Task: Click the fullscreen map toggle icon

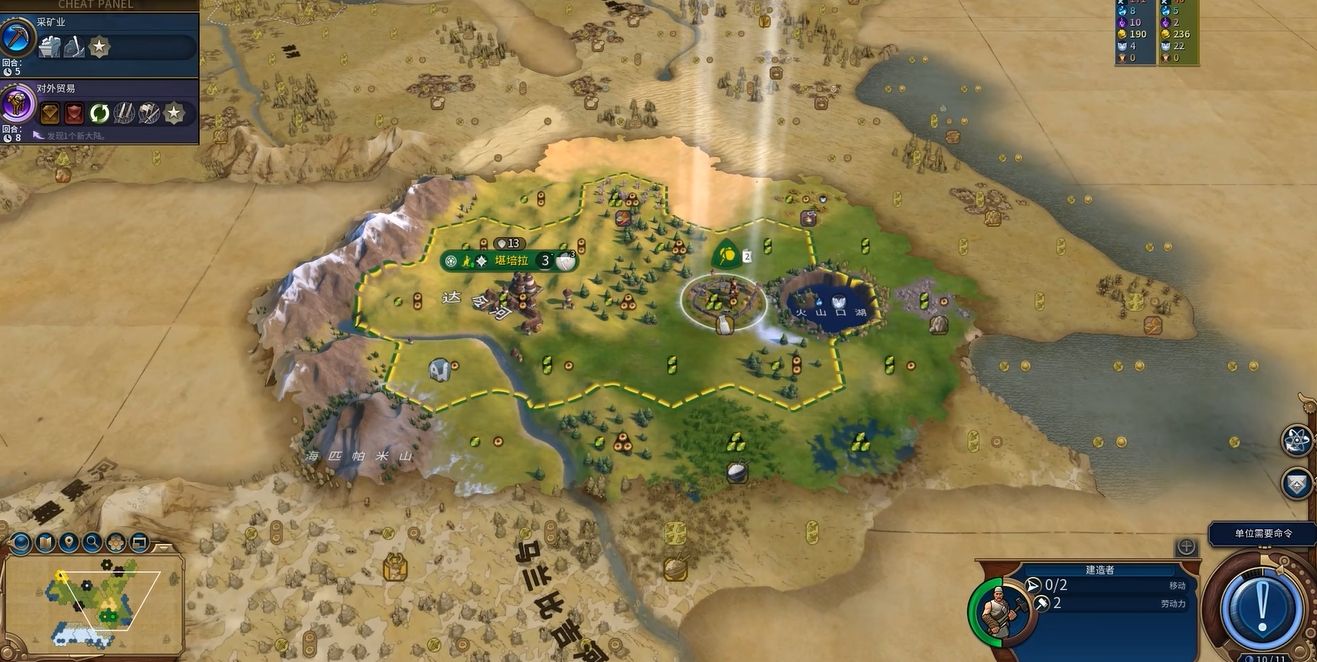Action: [139, 543]
